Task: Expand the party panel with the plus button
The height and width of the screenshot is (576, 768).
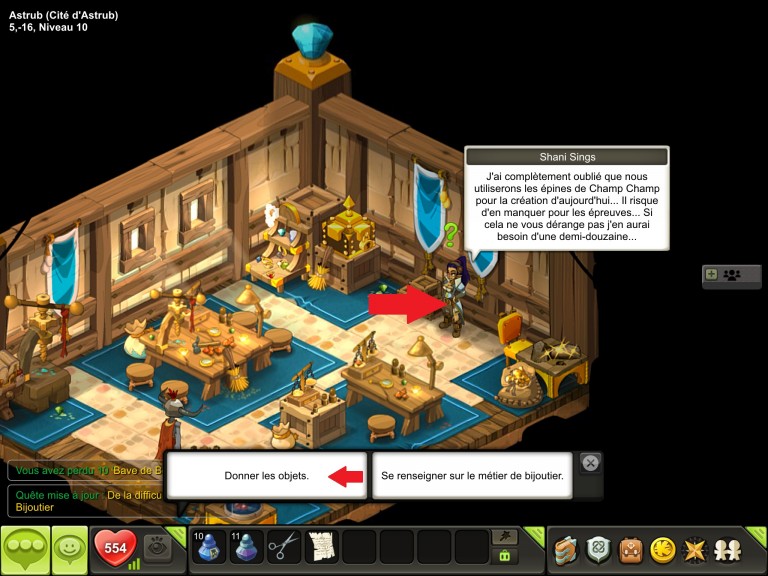Action: pos(711,274)
